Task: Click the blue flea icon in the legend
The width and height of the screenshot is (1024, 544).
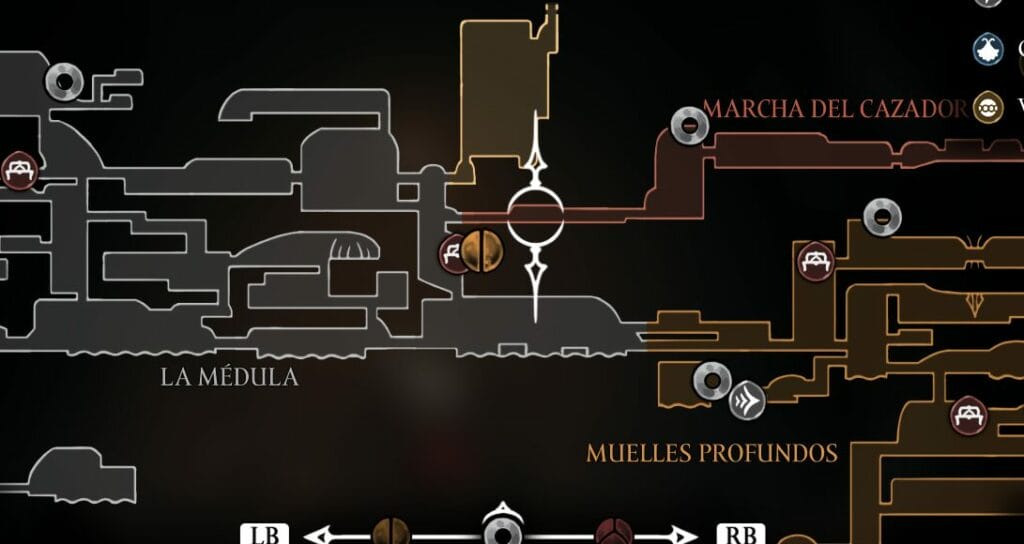Action: (x=990, y=48)
